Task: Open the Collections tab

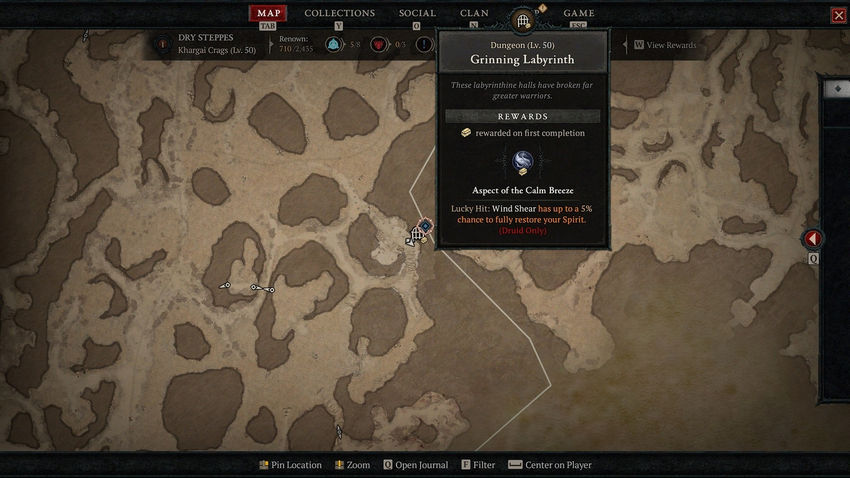Action: 339,13
